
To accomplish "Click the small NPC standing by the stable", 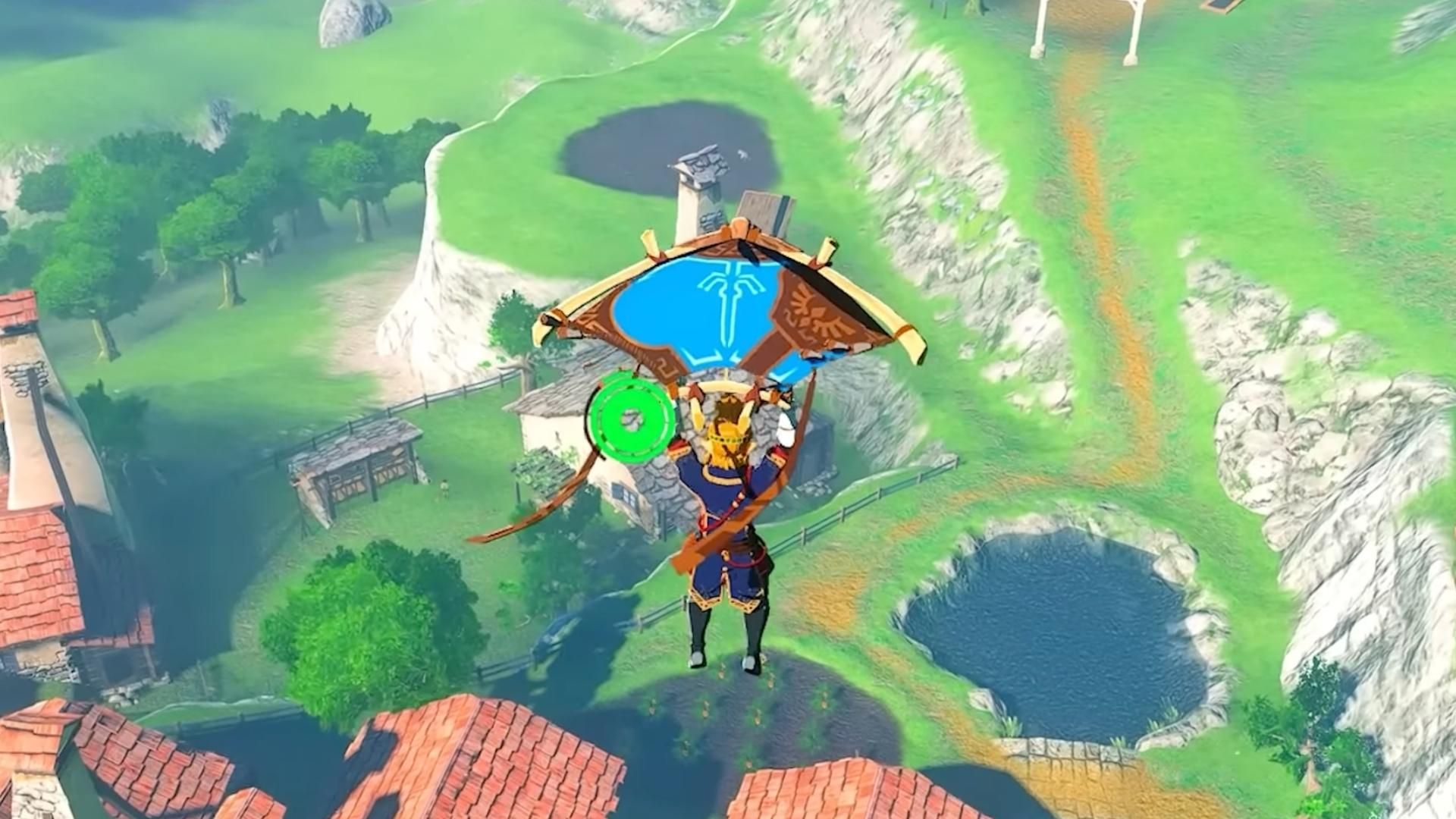I will pyautogui.click(x=444, y=487).
